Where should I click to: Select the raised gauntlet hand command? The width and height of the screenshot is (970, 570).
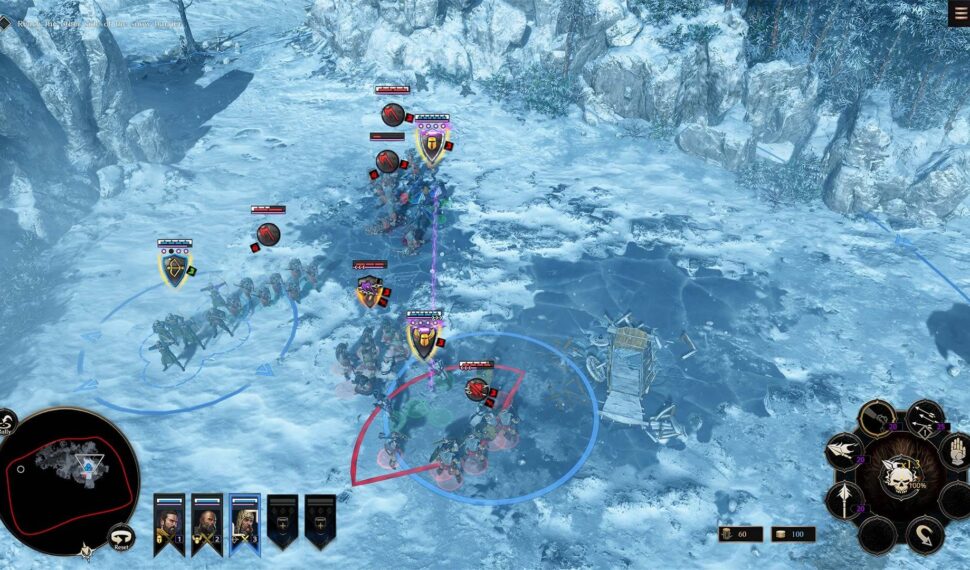coord(954,450)
